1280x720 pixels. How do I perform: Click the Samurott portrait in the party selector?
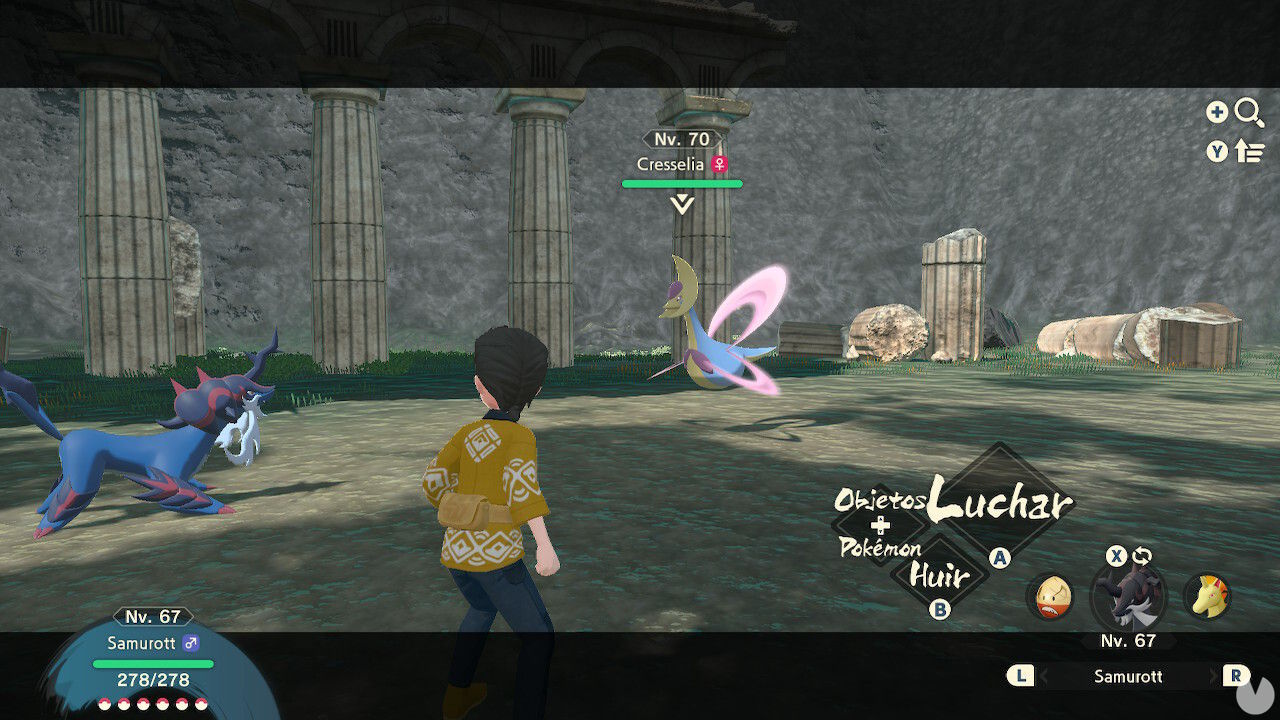click(x=1128, y=598)
